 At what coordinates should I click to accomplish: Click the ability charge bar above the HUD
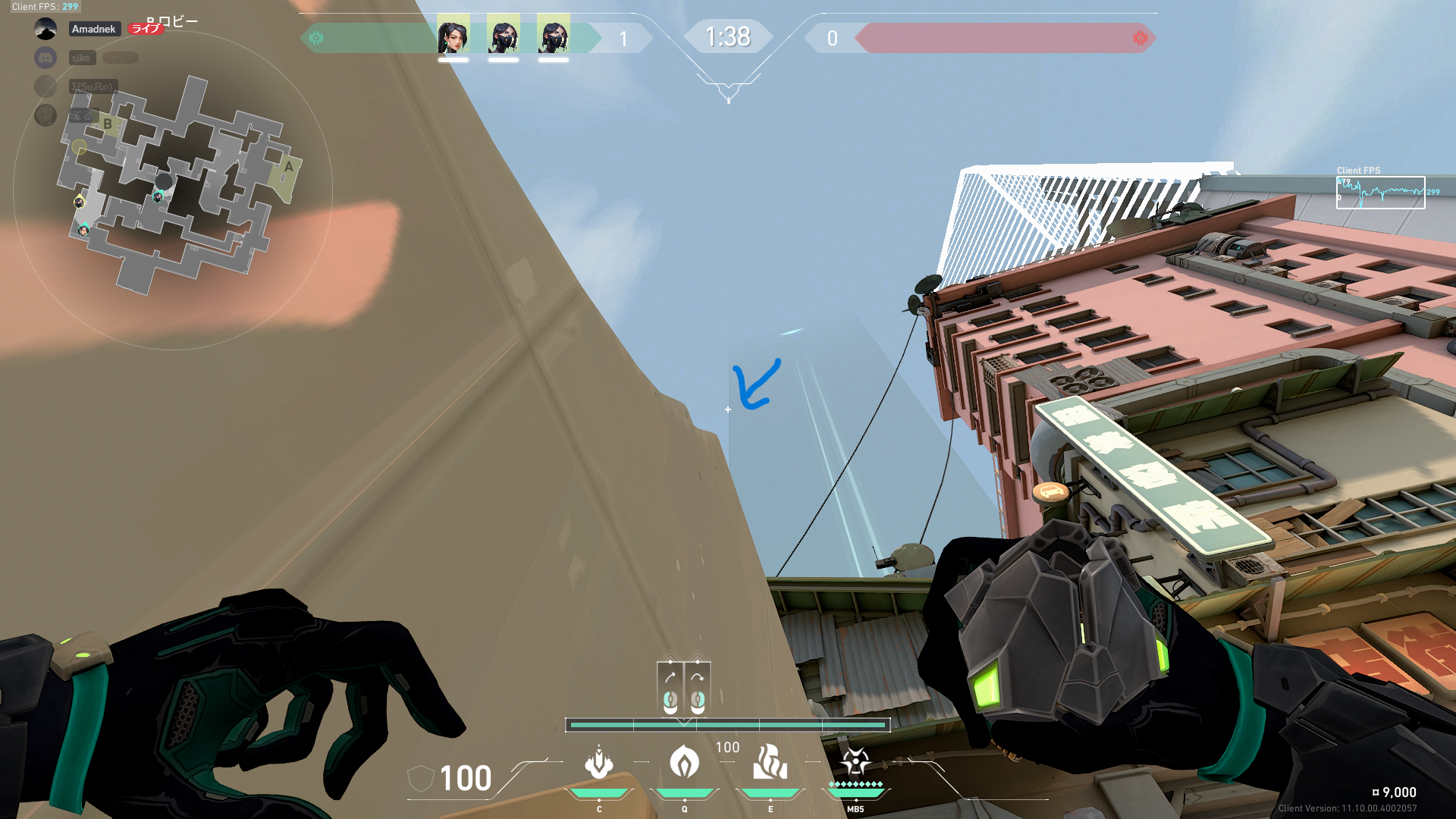click(728, 725)
